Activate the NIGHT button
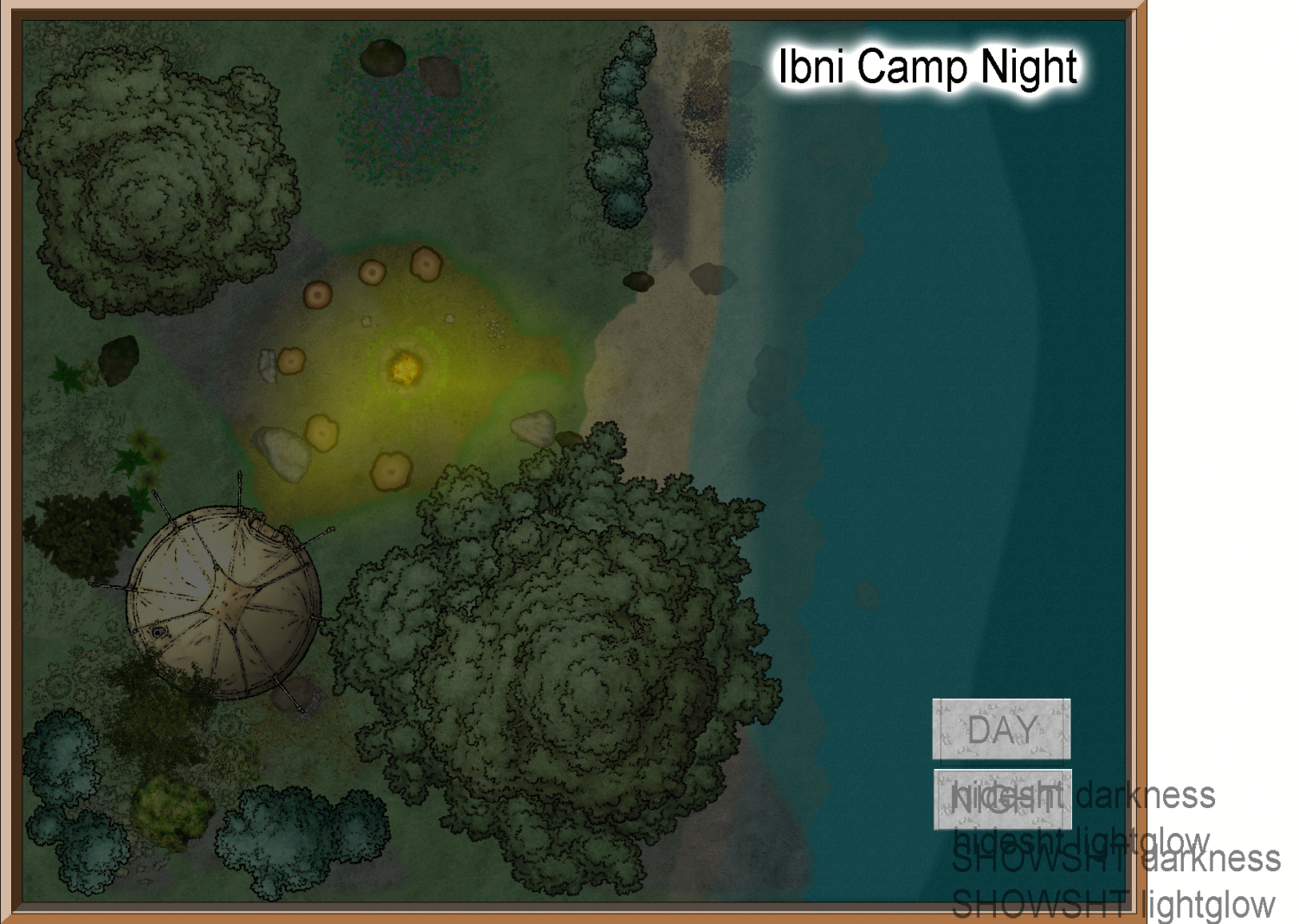The image size is (1299, 924). pyautogui.click(x=1002, y=798)
